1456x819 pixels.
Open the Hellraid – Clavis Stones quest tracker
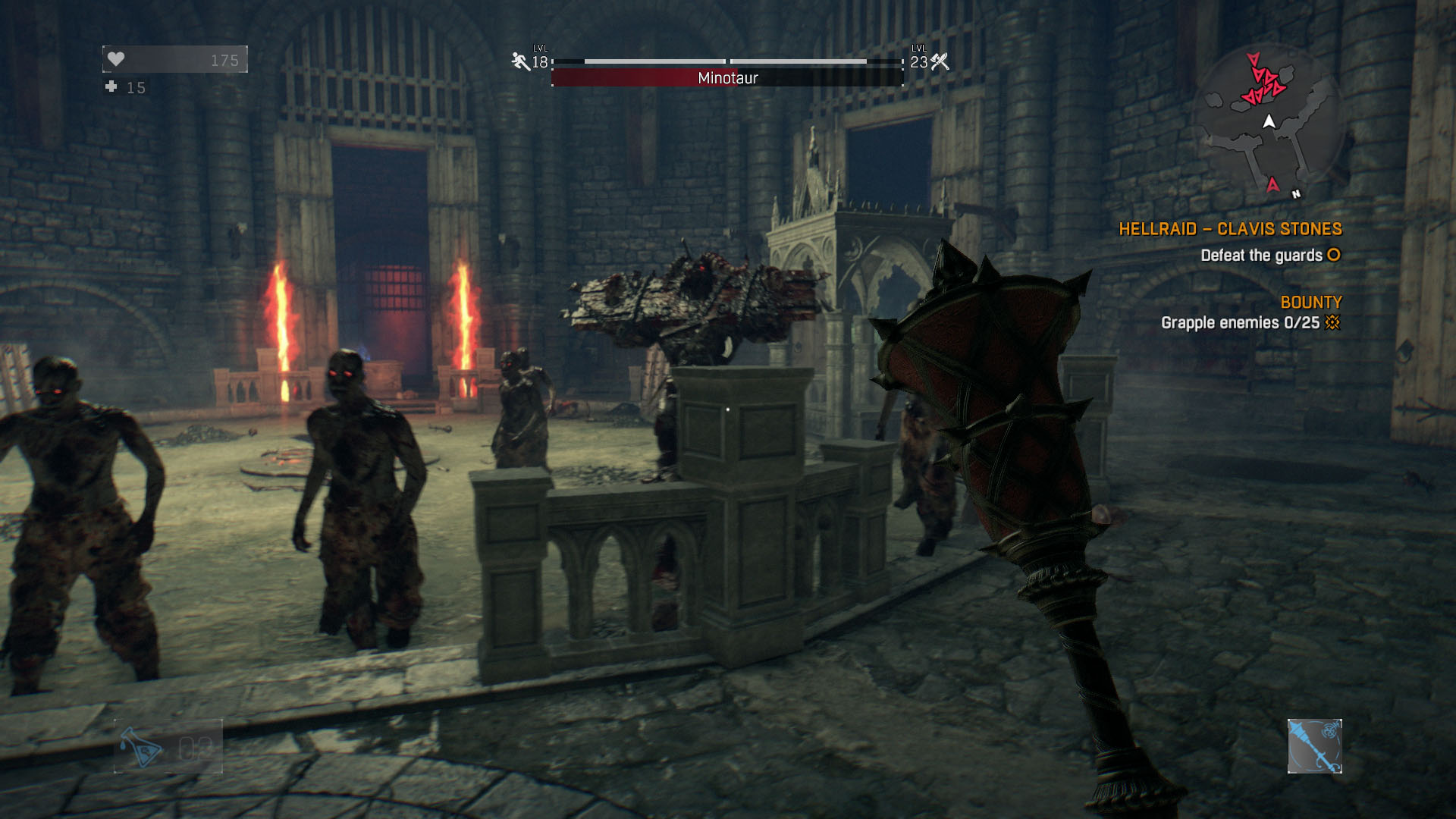coord(1230,229)
